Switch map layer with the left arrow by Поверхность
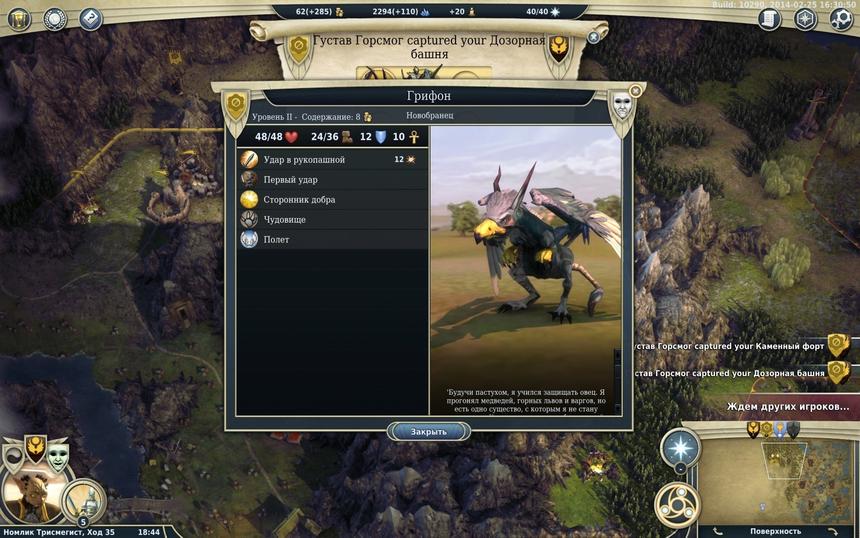Viewport: 860px width, 538px height. point(717,531)
